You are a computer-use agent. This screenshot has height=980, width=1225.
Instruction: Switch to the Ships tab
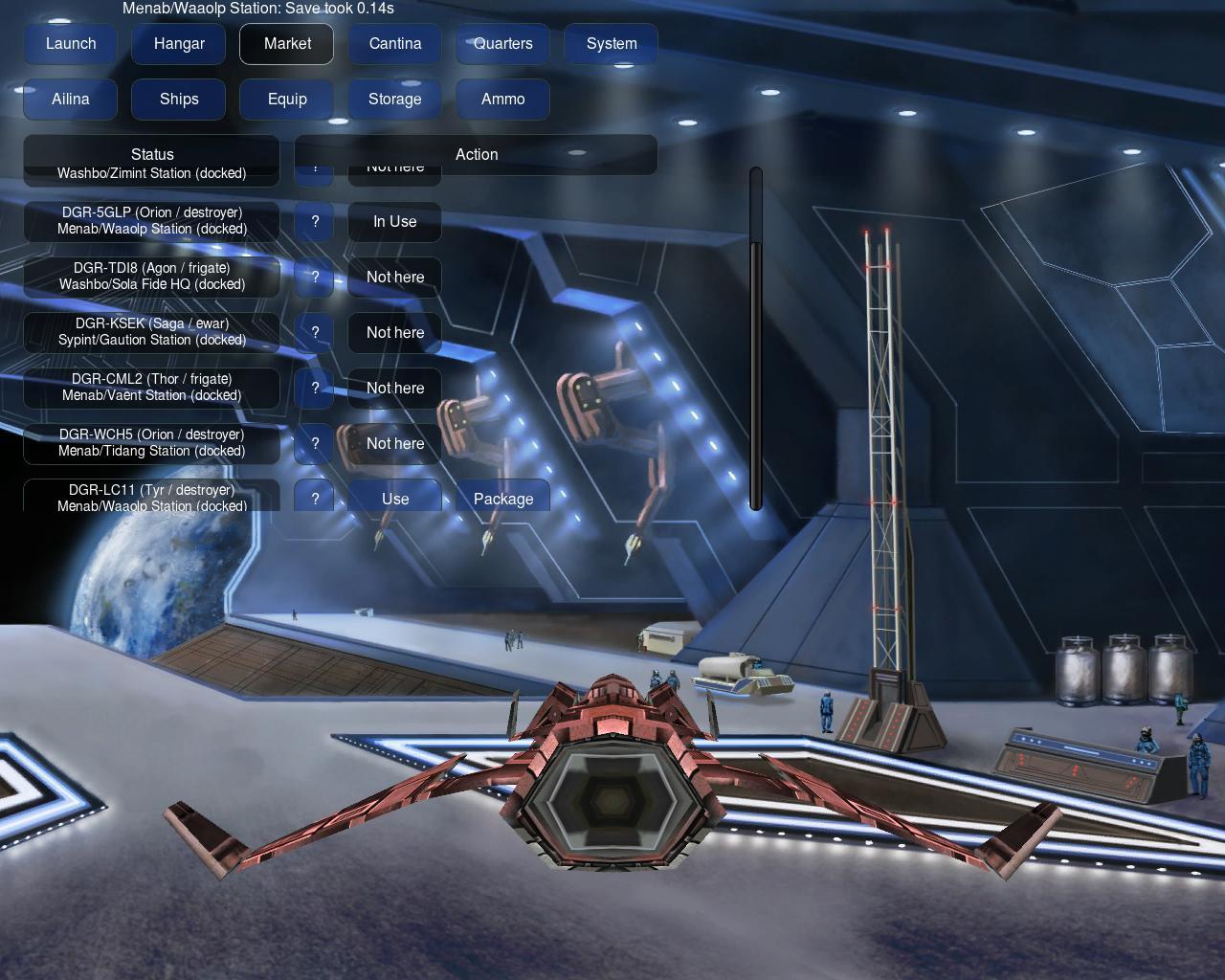point(179,100)
